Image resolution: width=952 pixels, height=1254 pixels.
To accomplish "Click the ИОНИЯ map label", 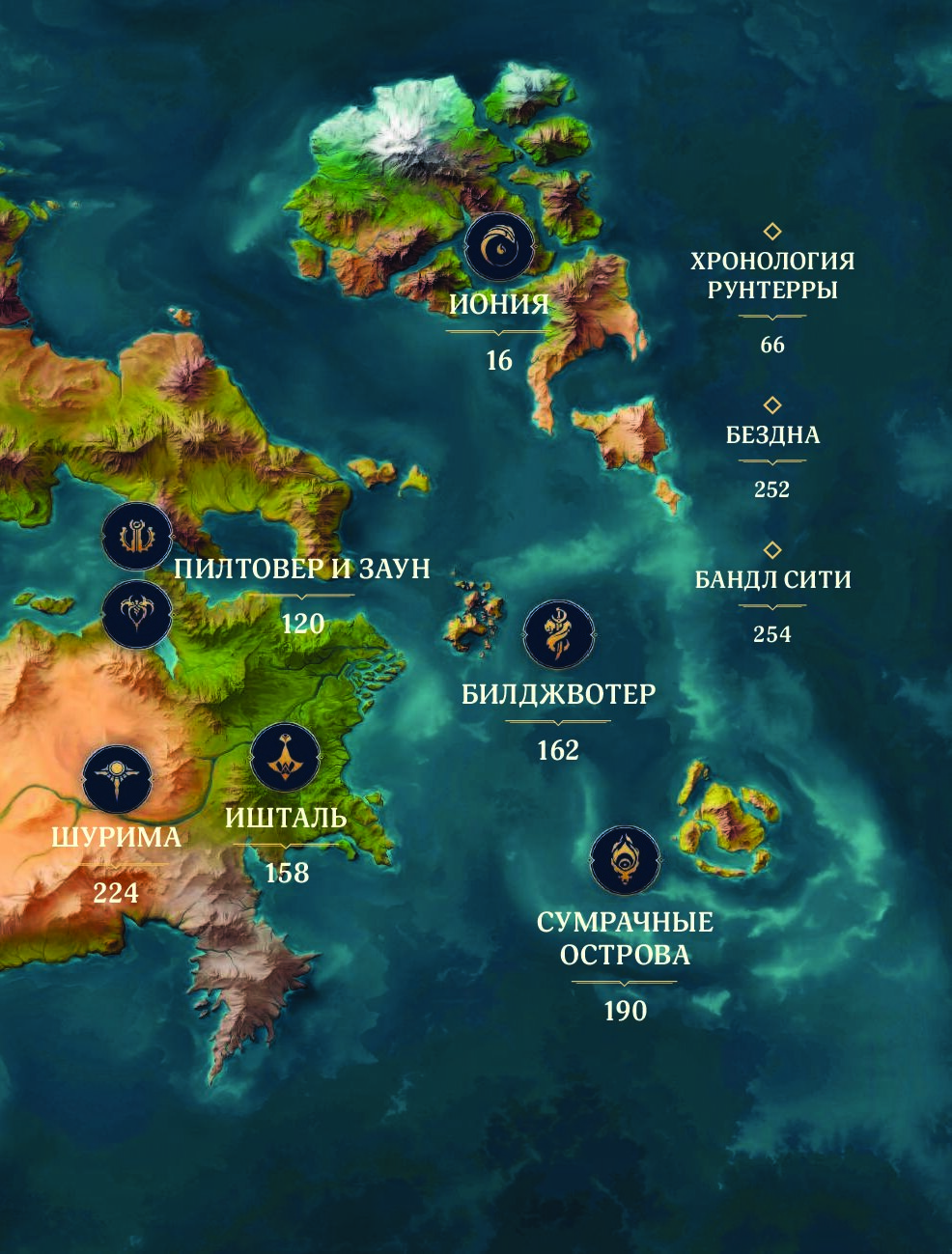I will (x=498, y=305).
